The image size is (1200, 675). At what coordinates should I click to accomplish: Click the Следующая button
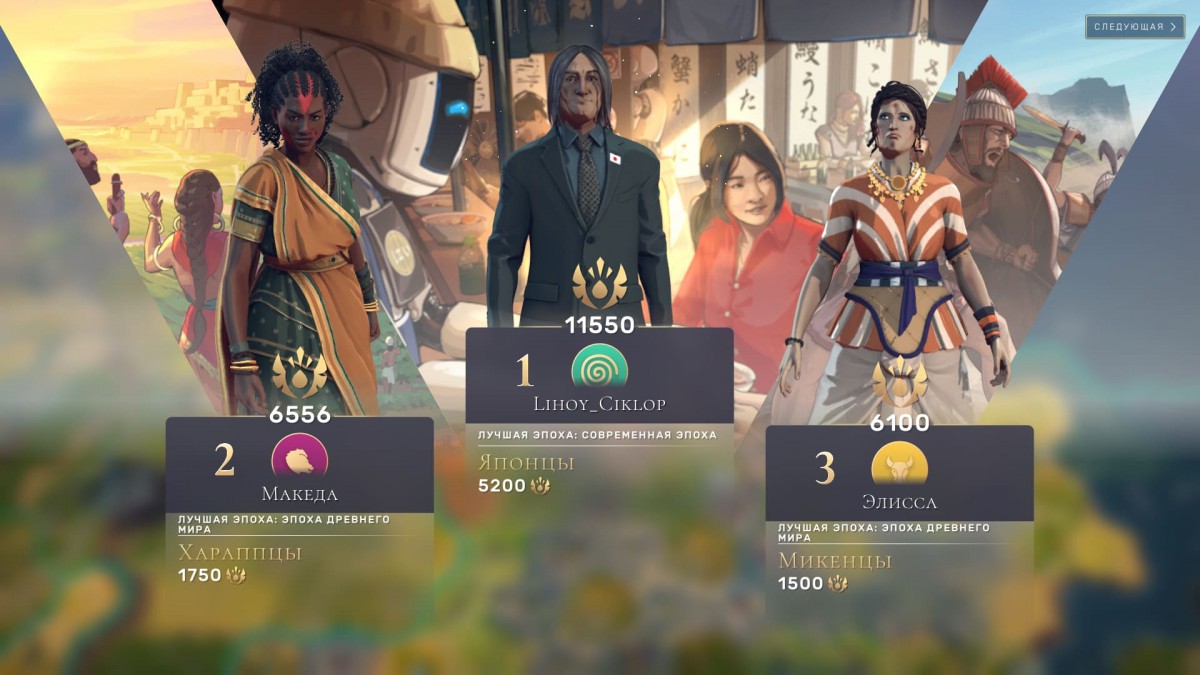point(1134,27)
